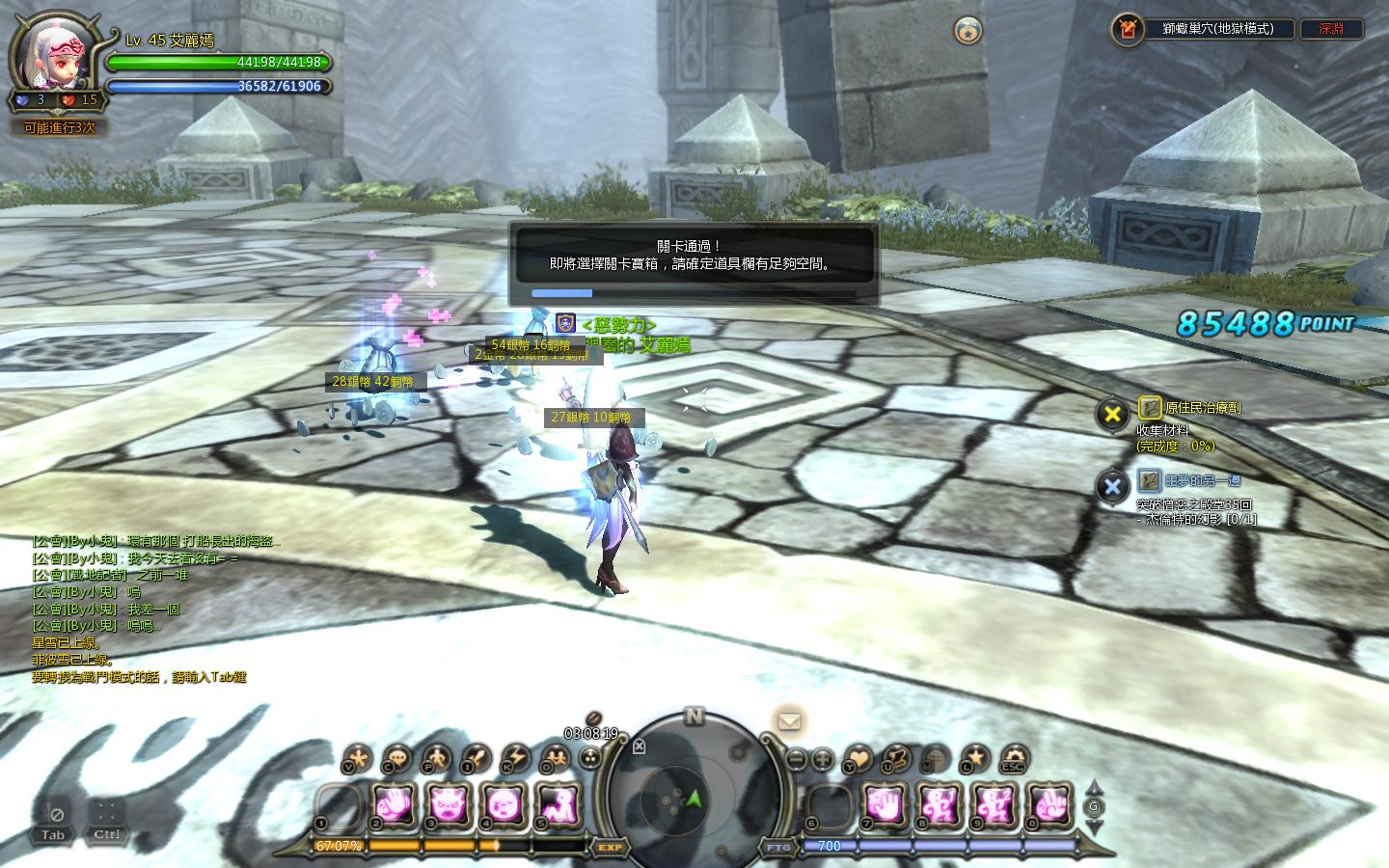Open the lightning bolt skill menu icon
1389x868 pixels.
click(514, 759)
